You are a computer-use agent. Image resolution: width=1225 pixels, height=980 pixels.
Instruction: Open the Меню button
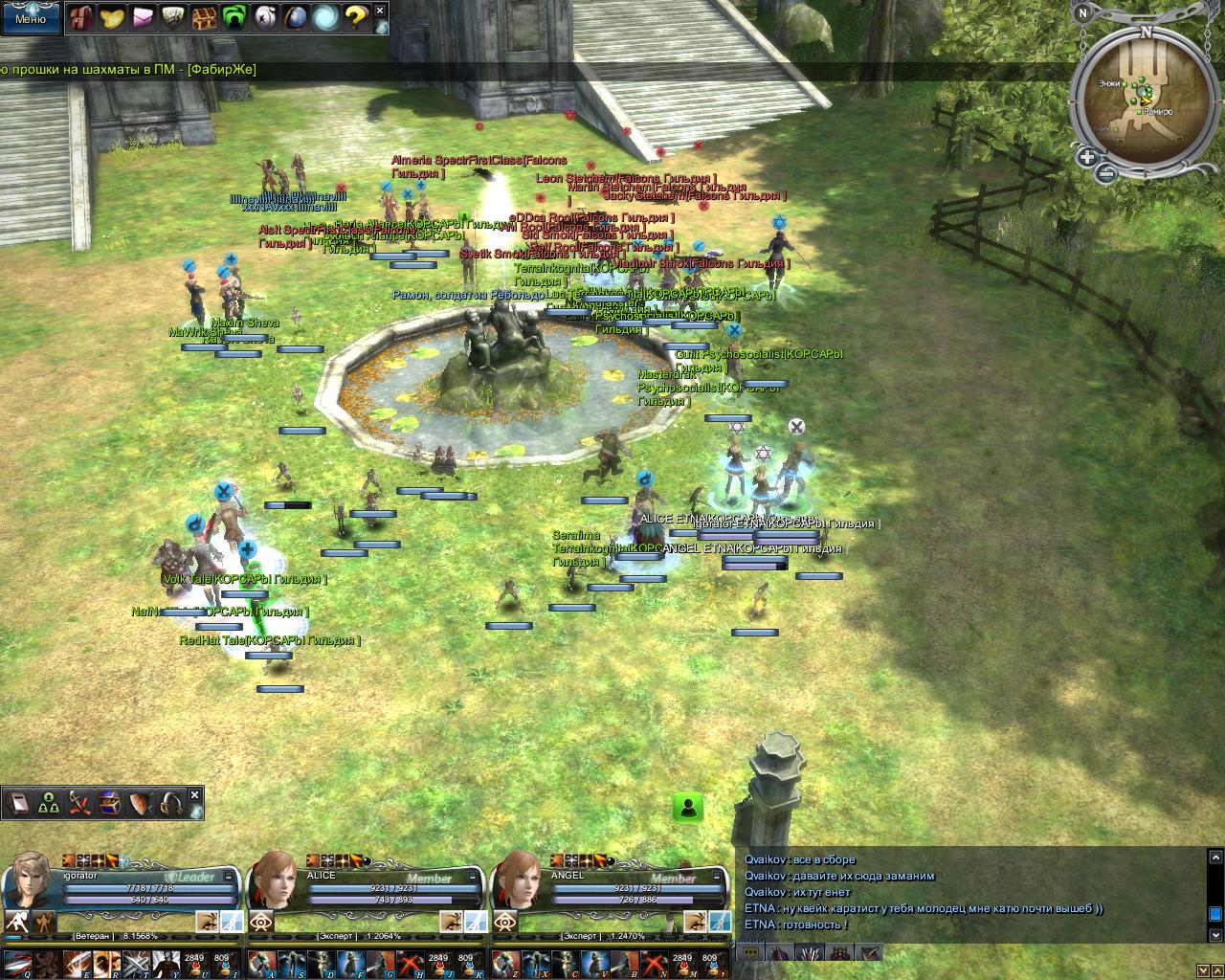(31, 18)
